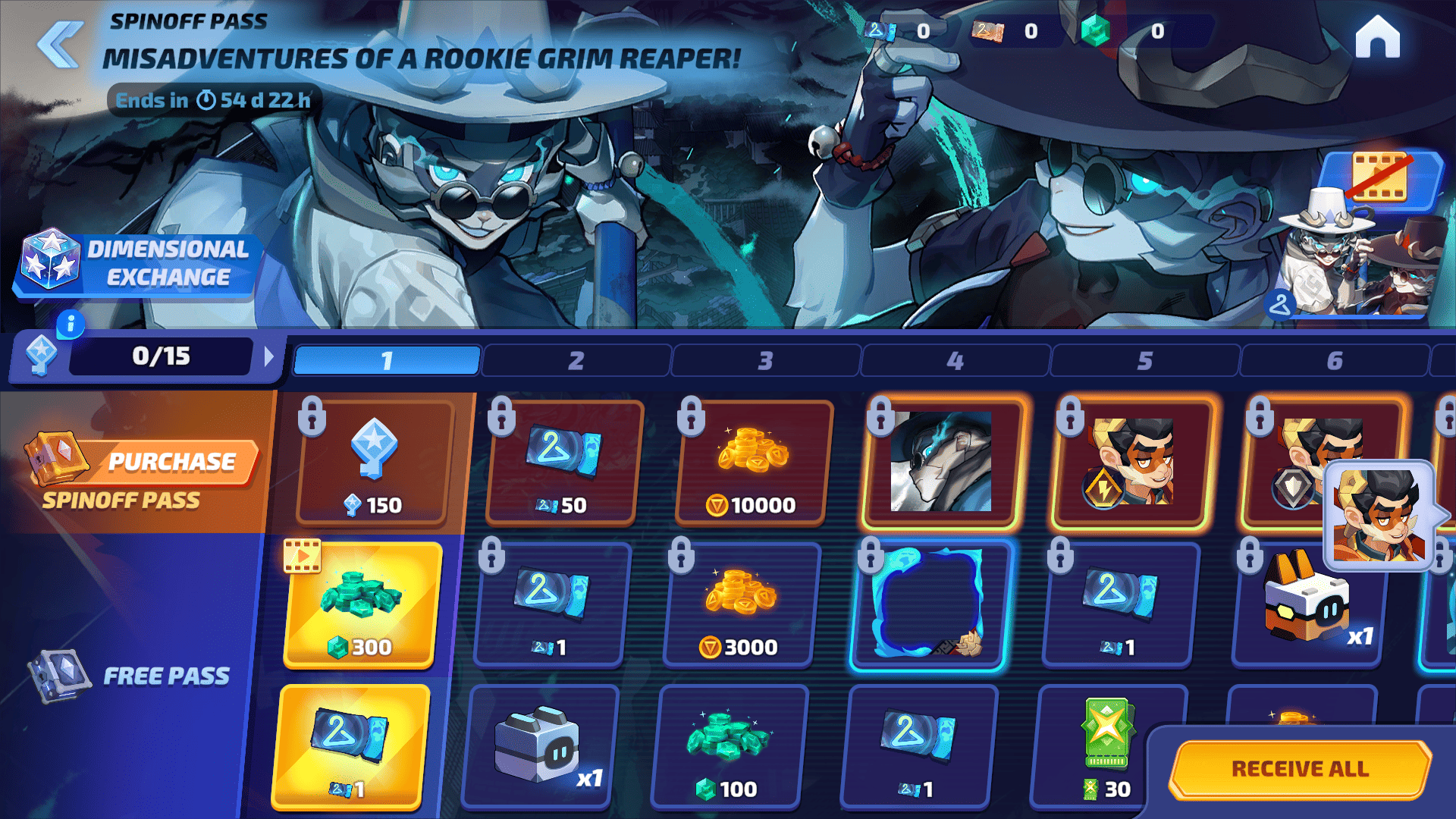Select the locked grim reaper portrait reward
The width and height of the screenshot is (1456, 819).
941,463
